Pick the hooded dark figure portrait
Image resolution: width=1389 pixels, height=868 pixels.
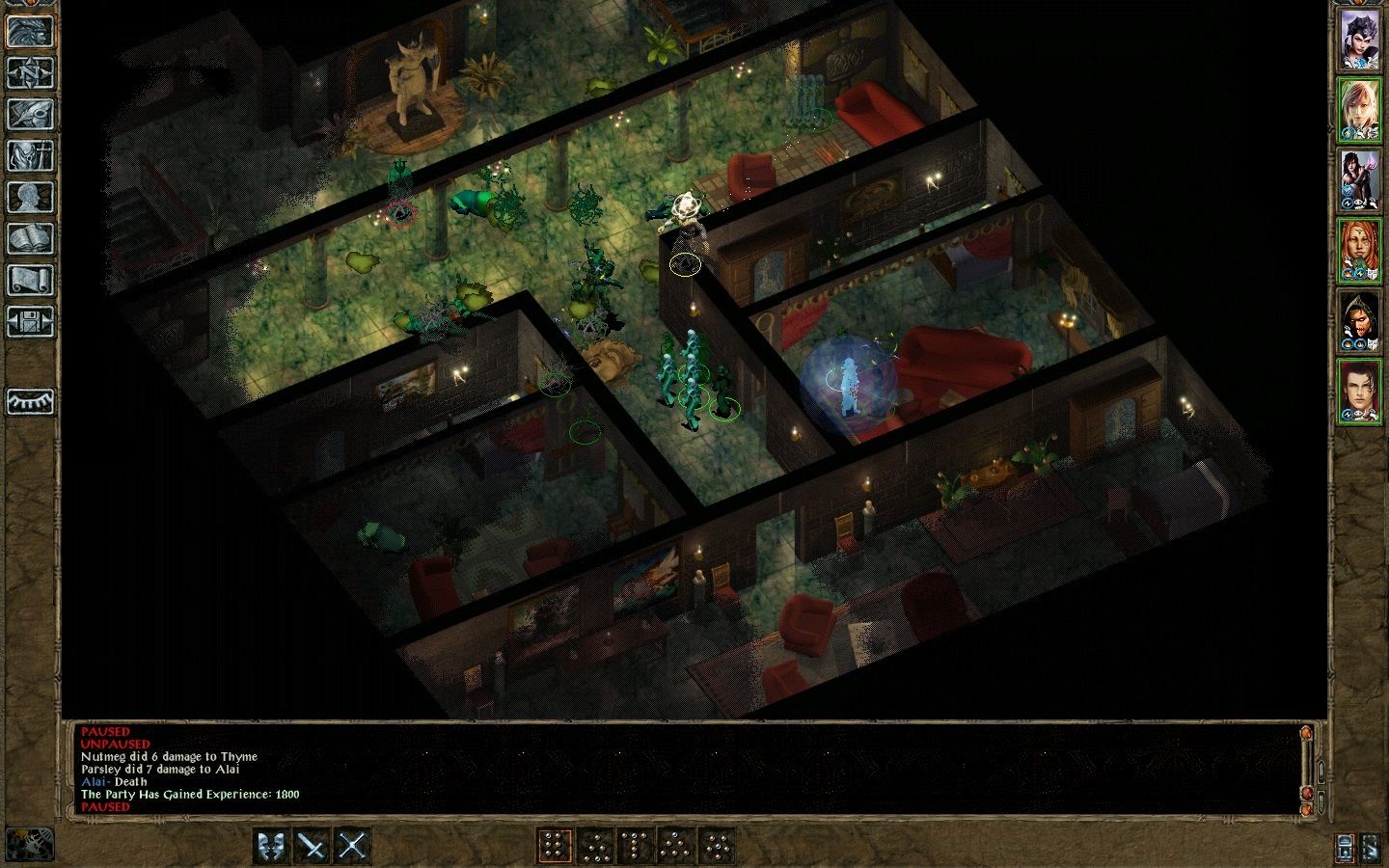1359,321
